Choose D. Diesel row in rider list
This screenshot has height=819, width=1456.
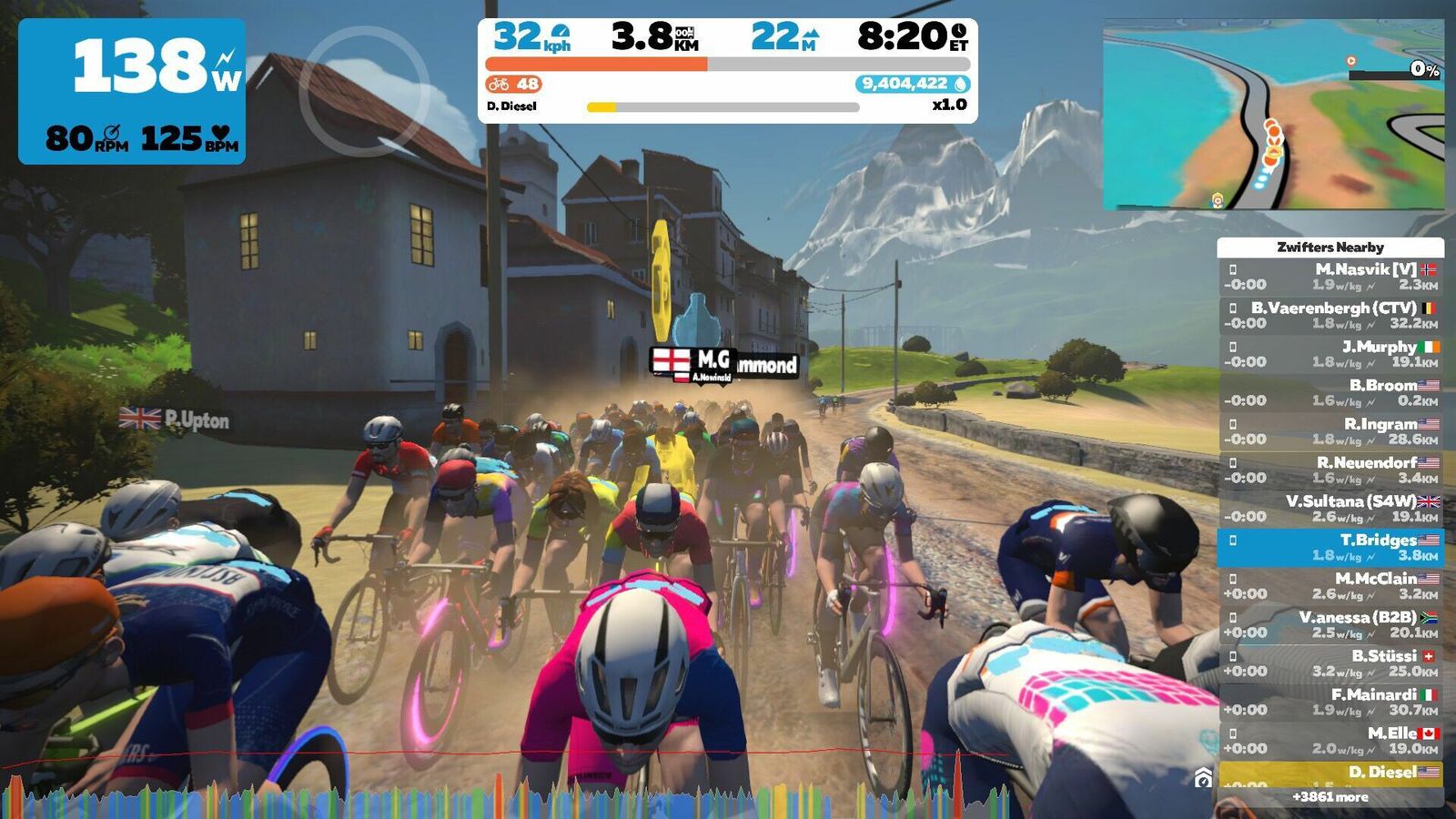(1330, 774)
